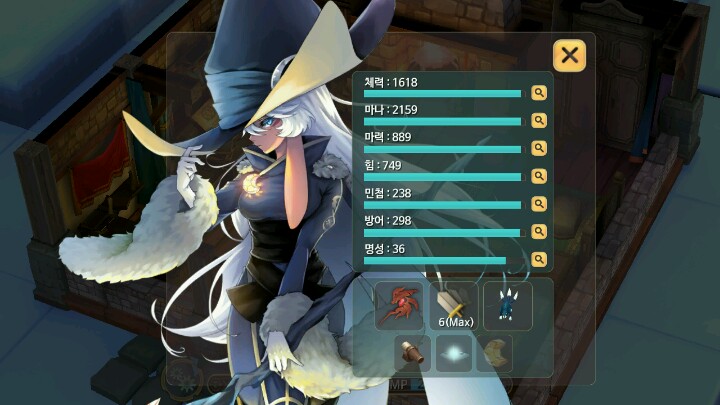Choose the blue spiked creature slot
720x405 pixels.
point(508,305)
